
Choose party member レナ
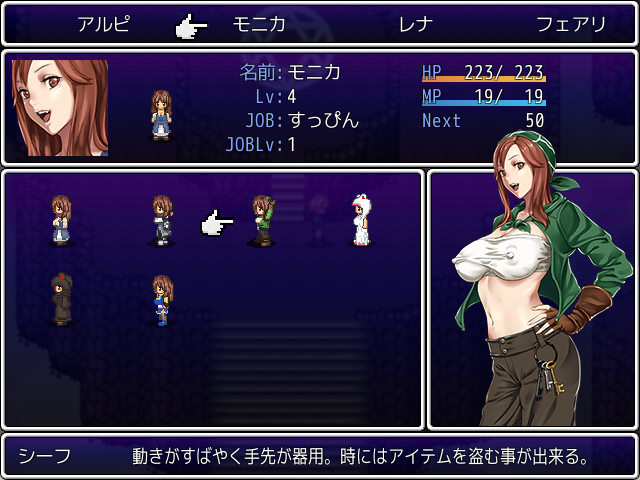pos(415,24)
